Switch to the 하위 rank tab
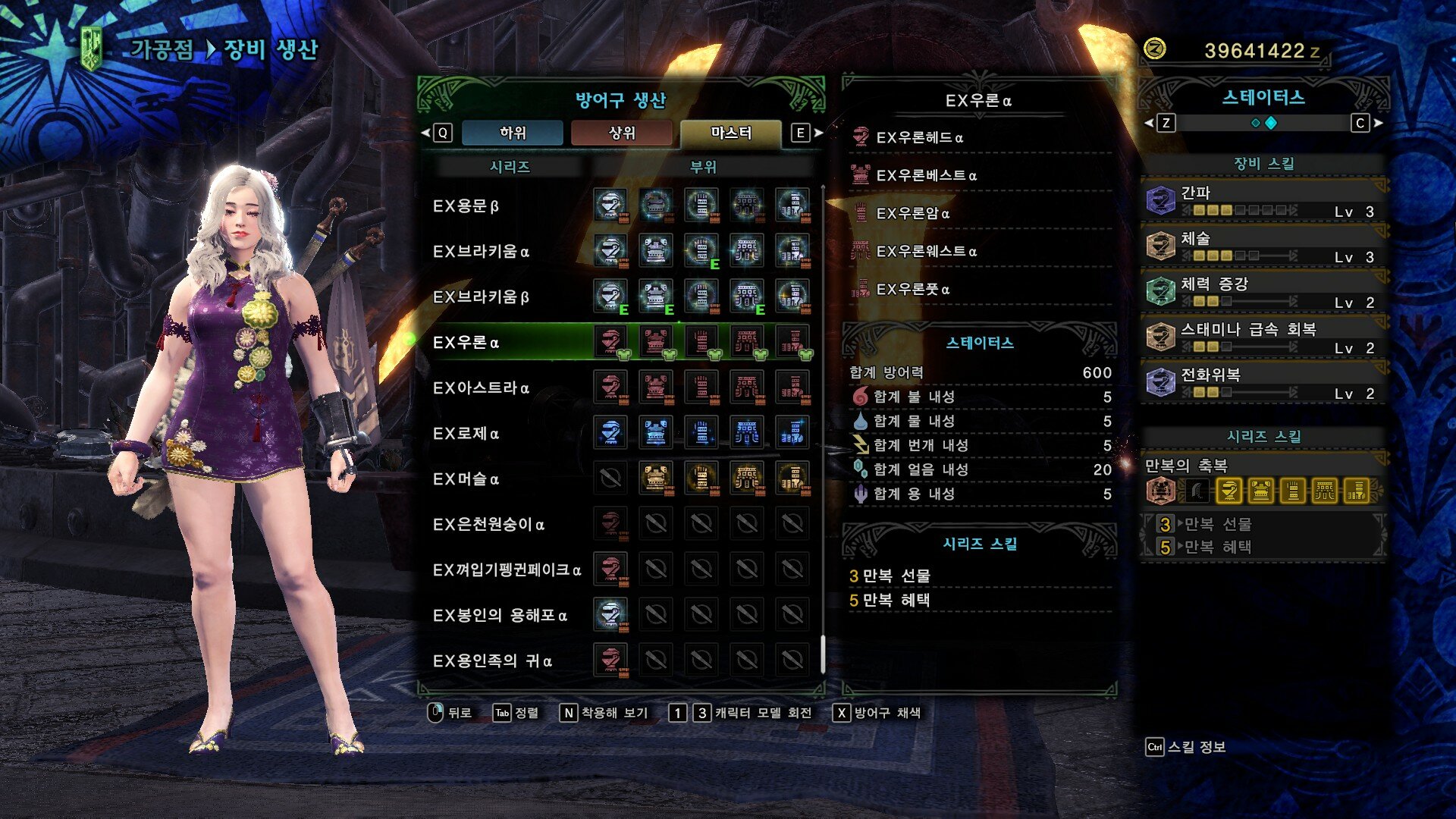Image resolution: width=1456 pixels, height=819 pixels. 513,133
